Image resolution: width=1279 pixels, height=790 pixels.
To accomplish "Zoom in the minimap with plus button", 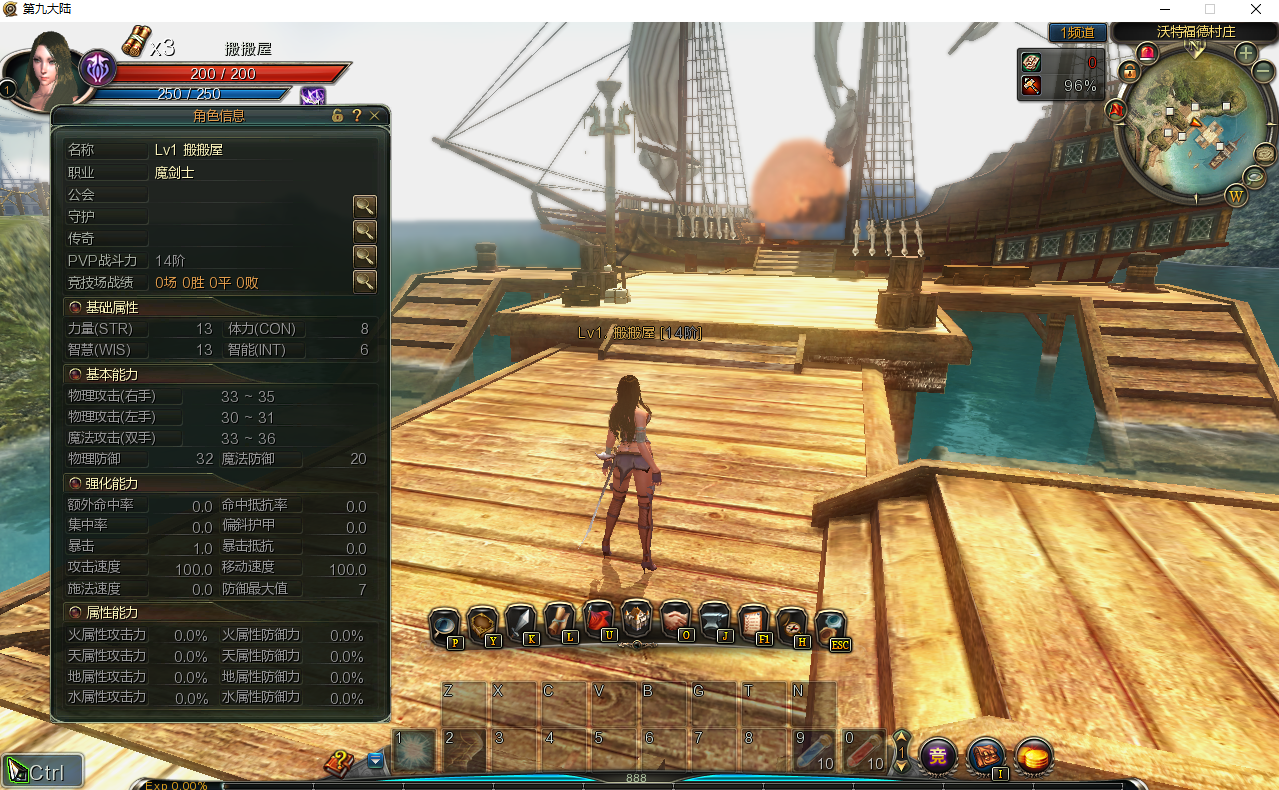I will 1245,53.
